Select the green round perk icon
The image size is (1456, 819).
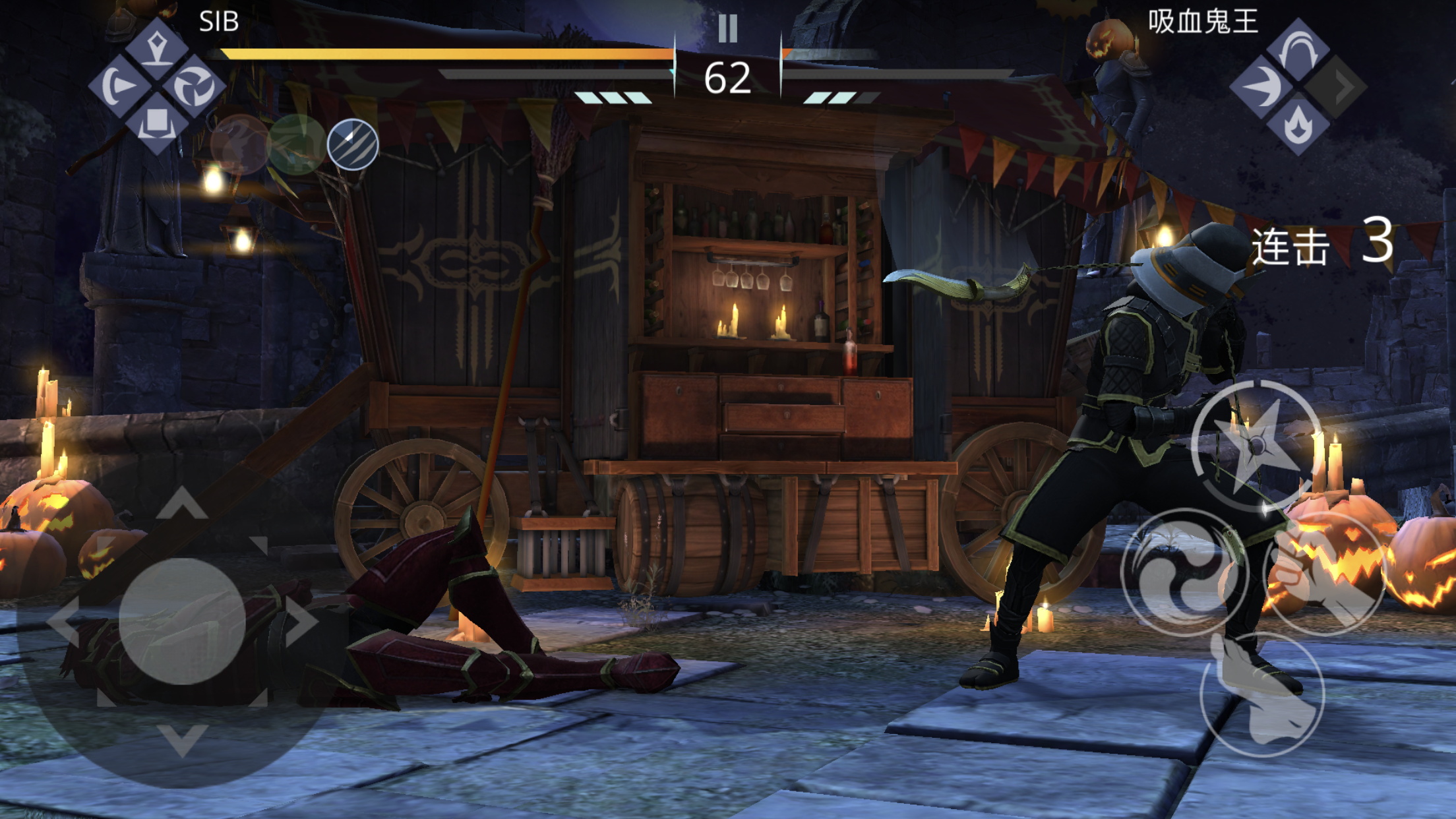296,144
